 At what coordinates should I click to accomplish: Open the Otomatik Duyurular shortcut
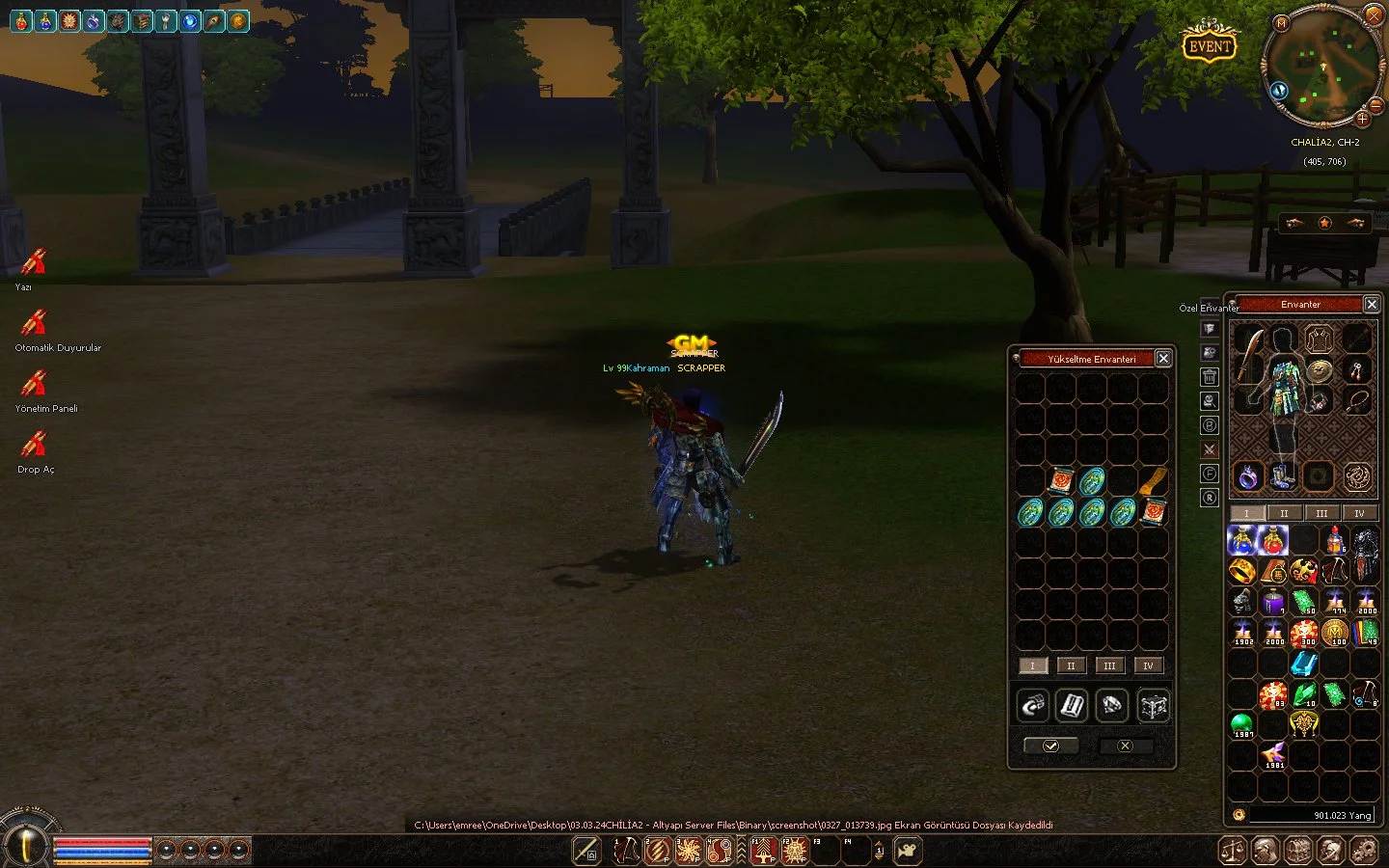click(x=35, y=323)
